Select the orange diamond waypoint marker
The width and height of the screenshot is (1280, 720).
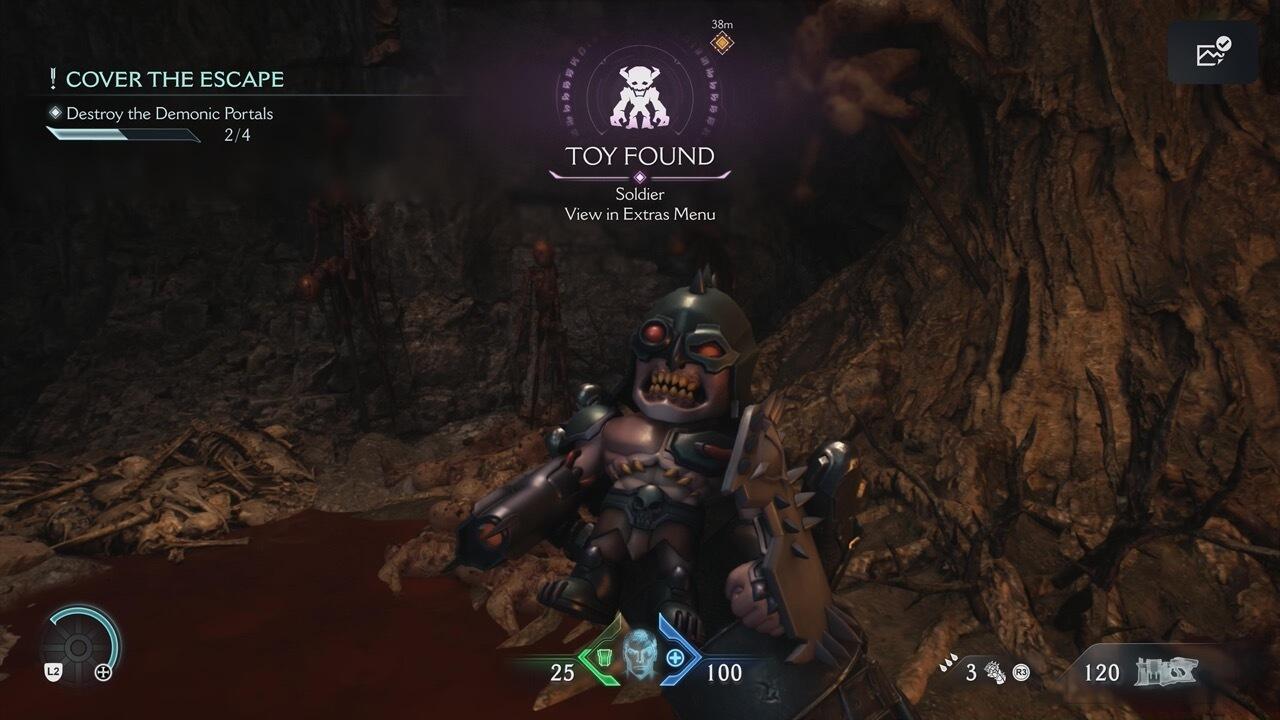[x=721, y=43]
